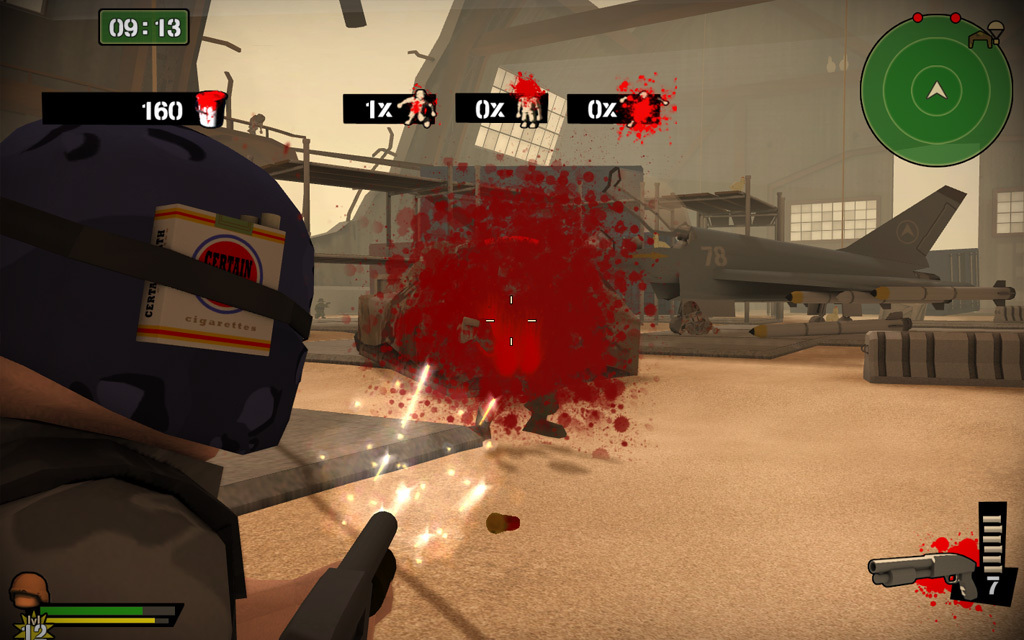Click the green circular radar minimap

pos(936,91)
